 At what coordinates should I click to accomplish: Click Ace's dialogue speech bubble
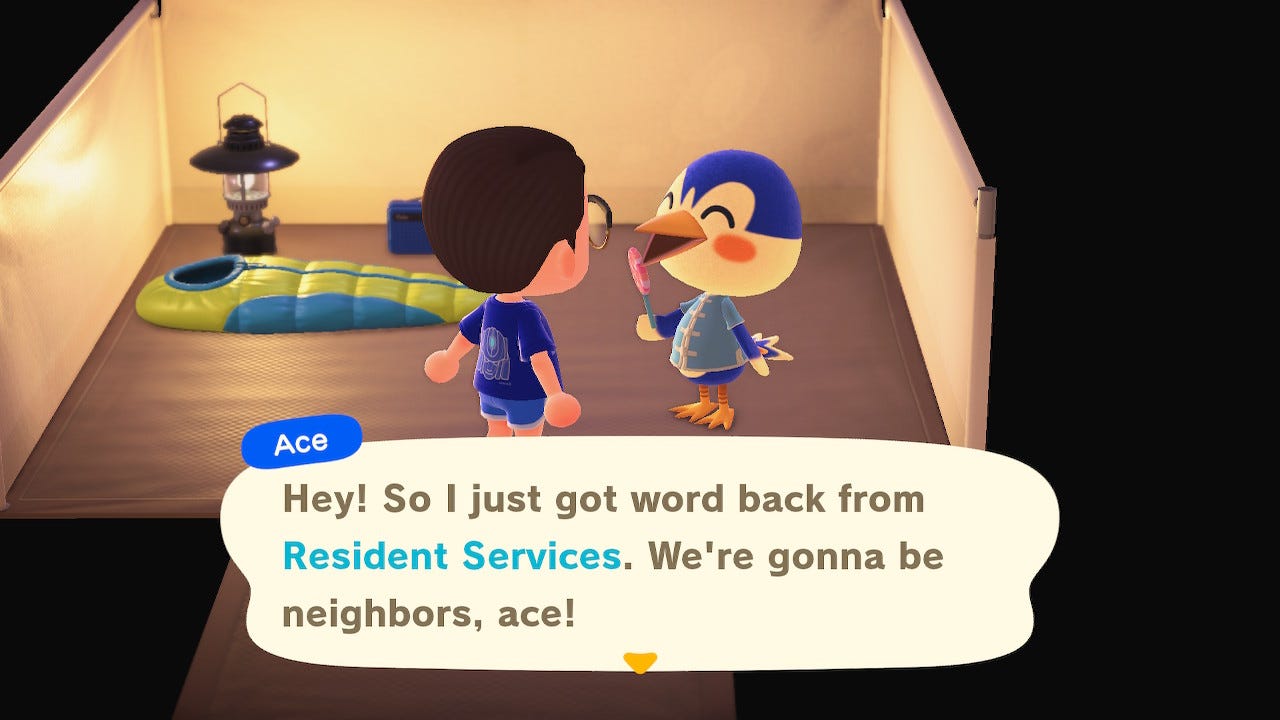tap(640, 556)
